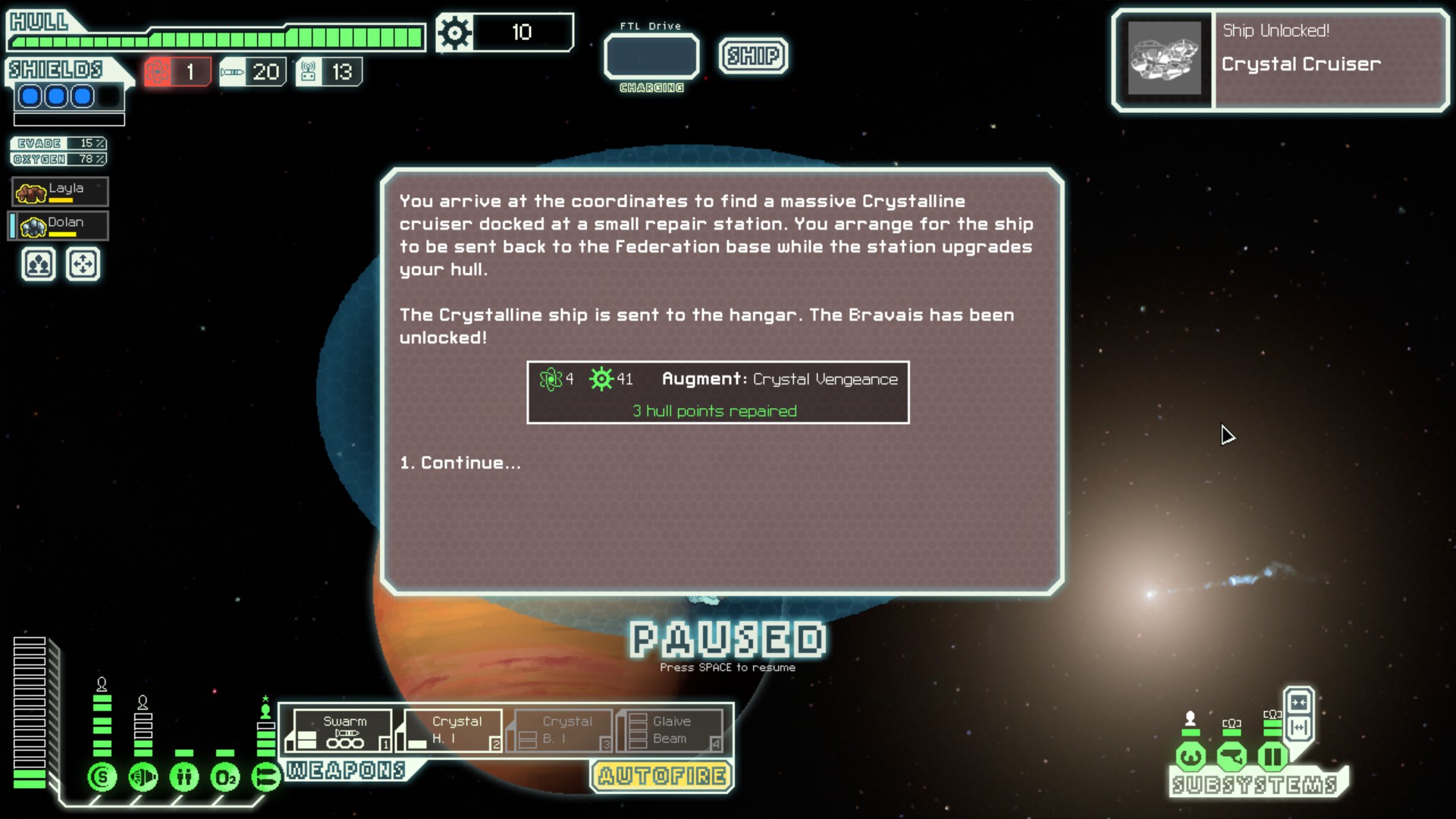
Task: Select crew member Layla
Action: click(60, 192)
